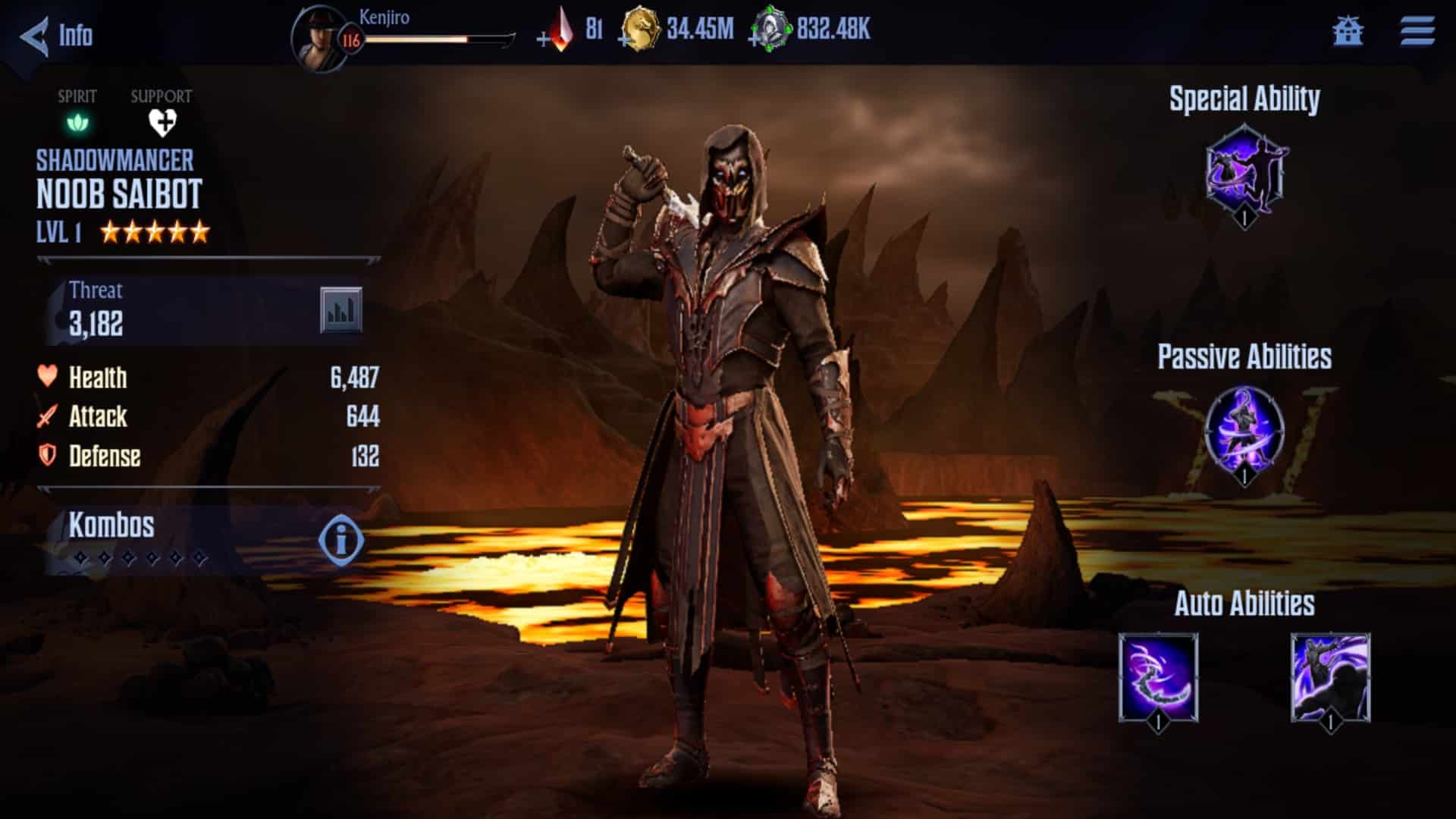Switch to the Kombos section
1456x819 pixels.
click(111, 523)
